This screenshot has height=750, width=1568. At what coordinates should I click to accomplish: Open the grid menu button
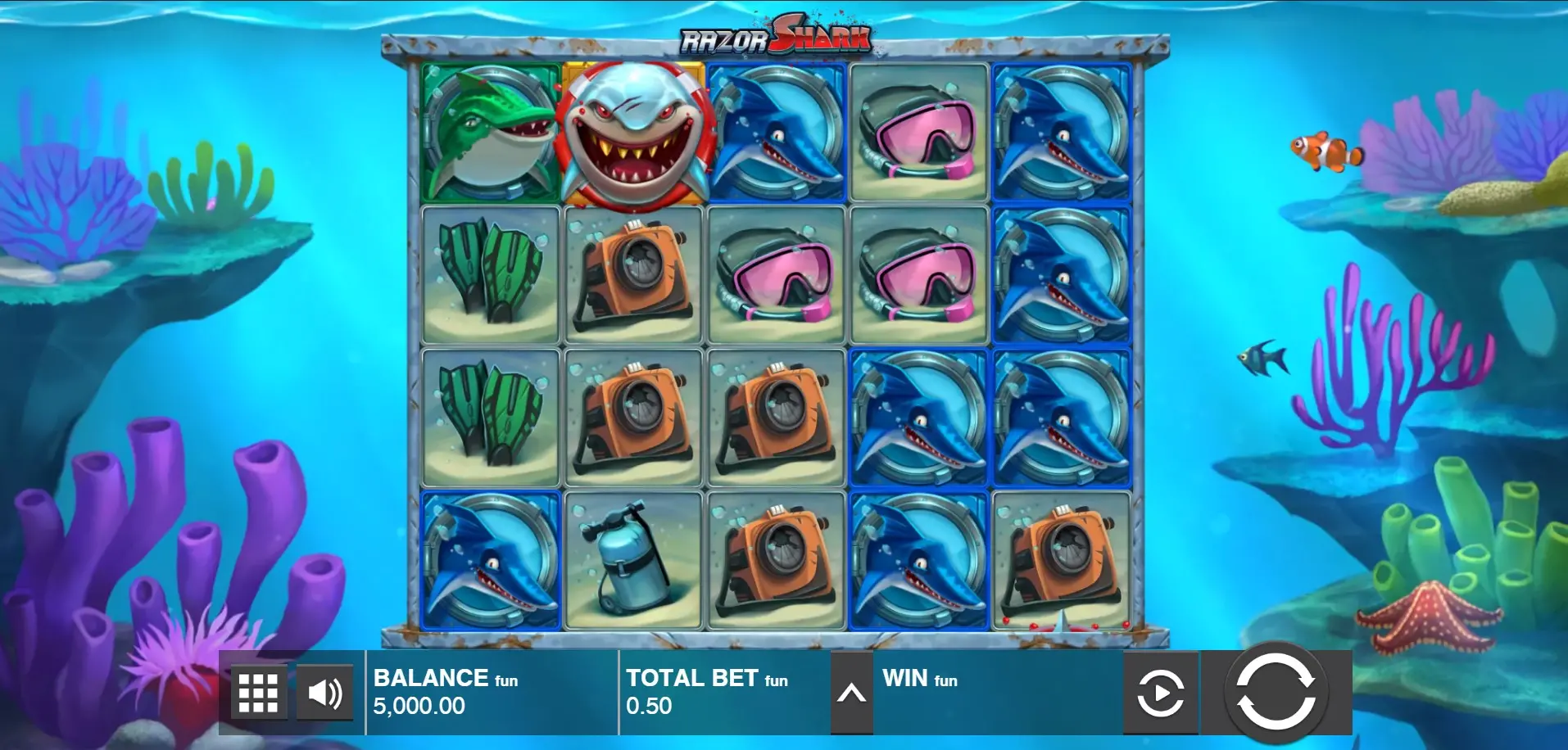(258, 694)
